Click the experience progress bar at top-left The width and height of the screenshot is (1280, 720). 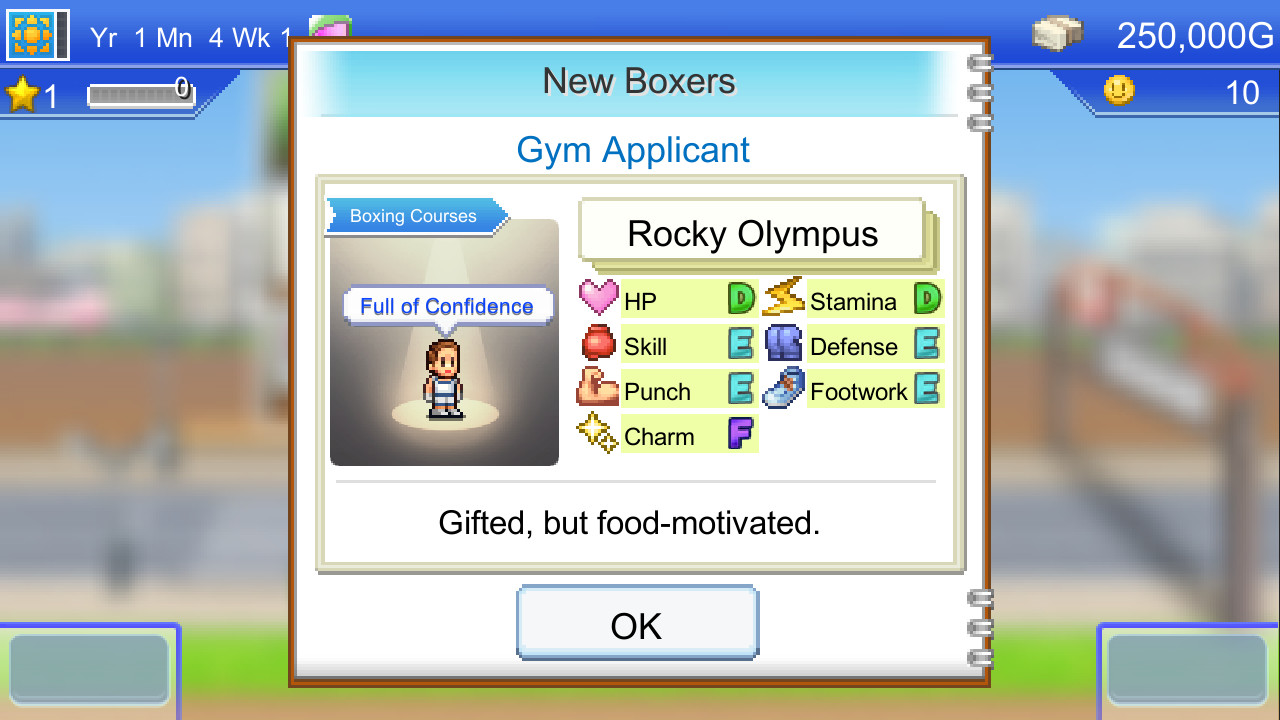click(140, 94)
